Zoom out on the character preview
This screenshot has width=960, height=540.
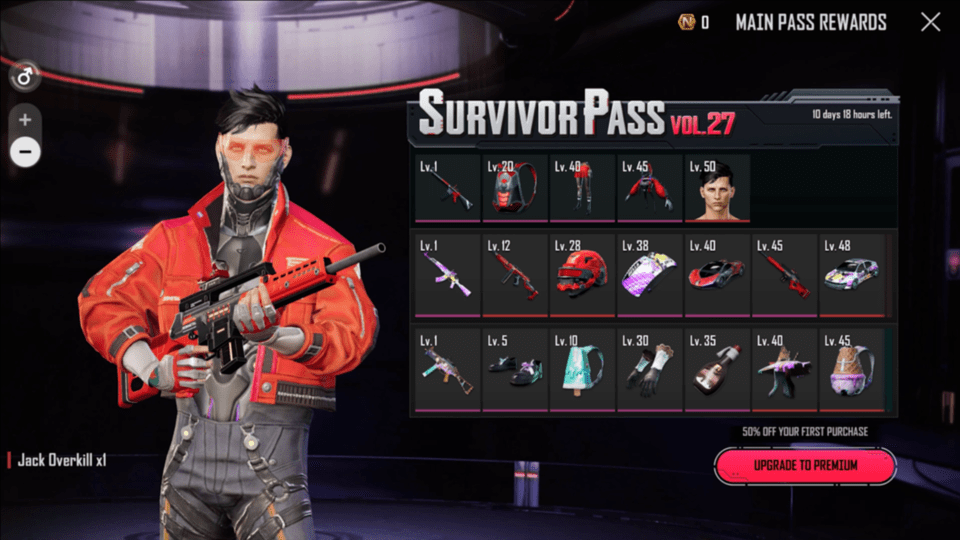[x=25, y=152]
